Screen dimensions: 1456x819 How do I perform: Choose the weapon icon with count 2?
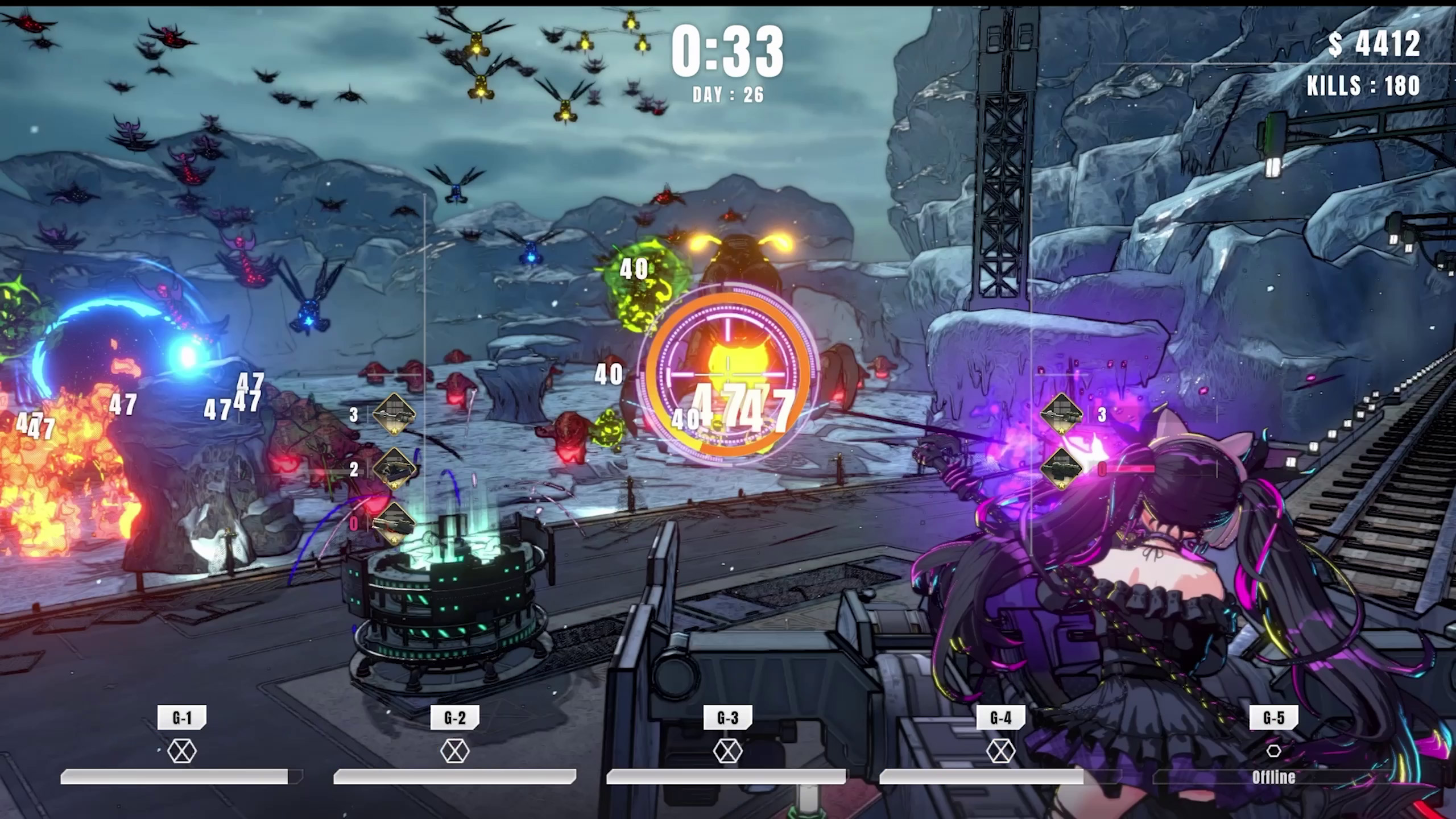pyautogui.click(x=394, y=469)
